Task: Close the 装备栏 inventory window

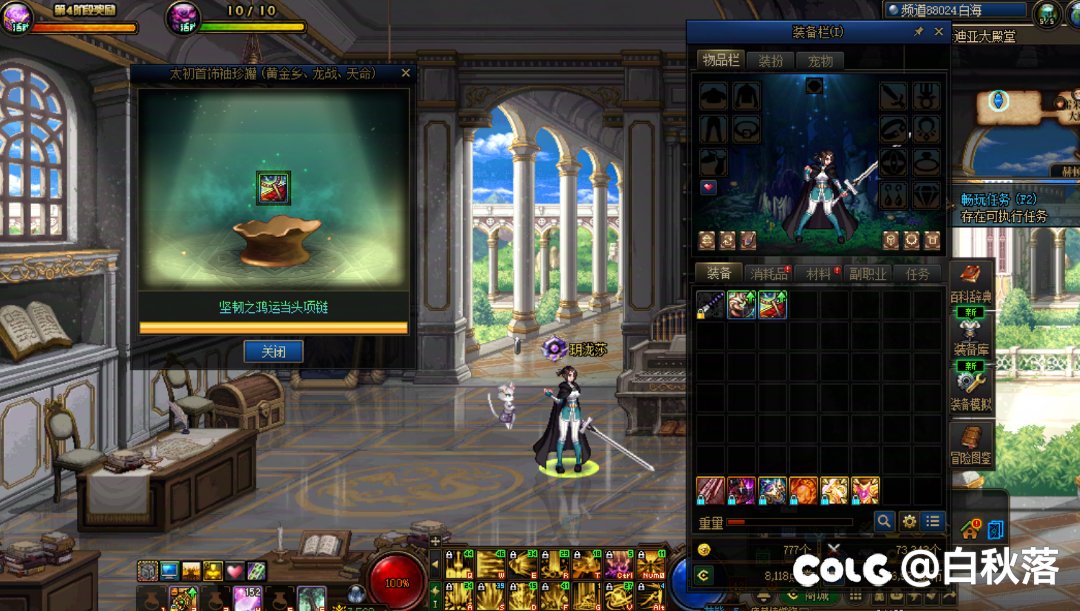Action: [x=938, y=32]
